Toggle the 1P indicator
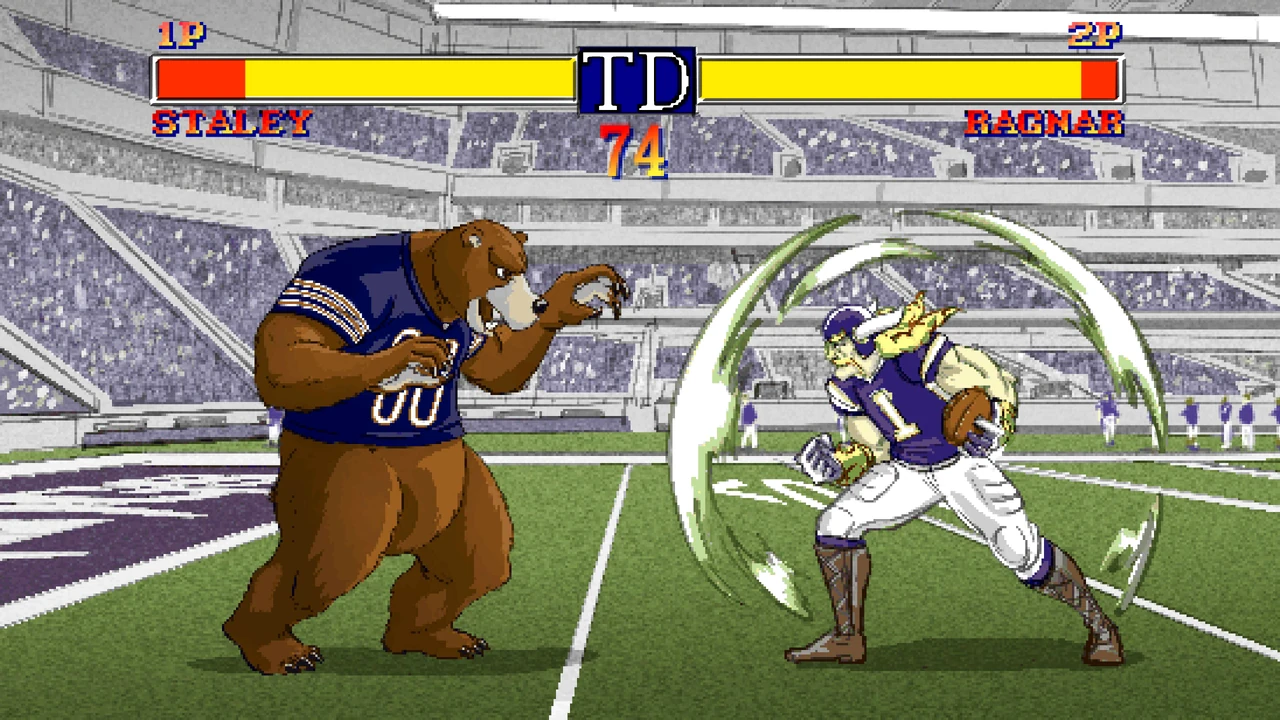 (x=181, y=36)
